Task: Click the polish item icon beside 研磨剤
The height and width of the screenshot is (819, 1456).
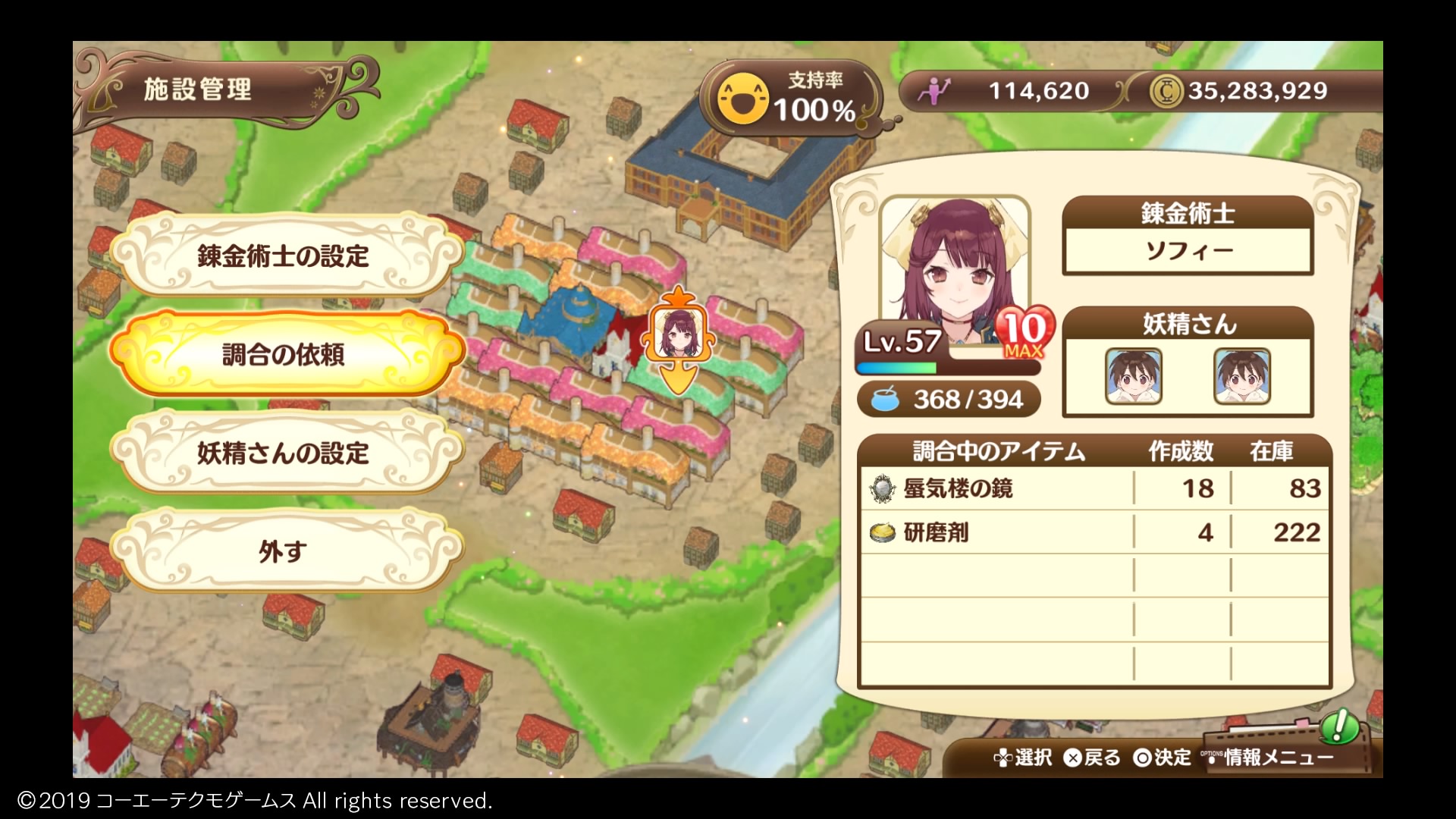Action: (x=880, y=533)
